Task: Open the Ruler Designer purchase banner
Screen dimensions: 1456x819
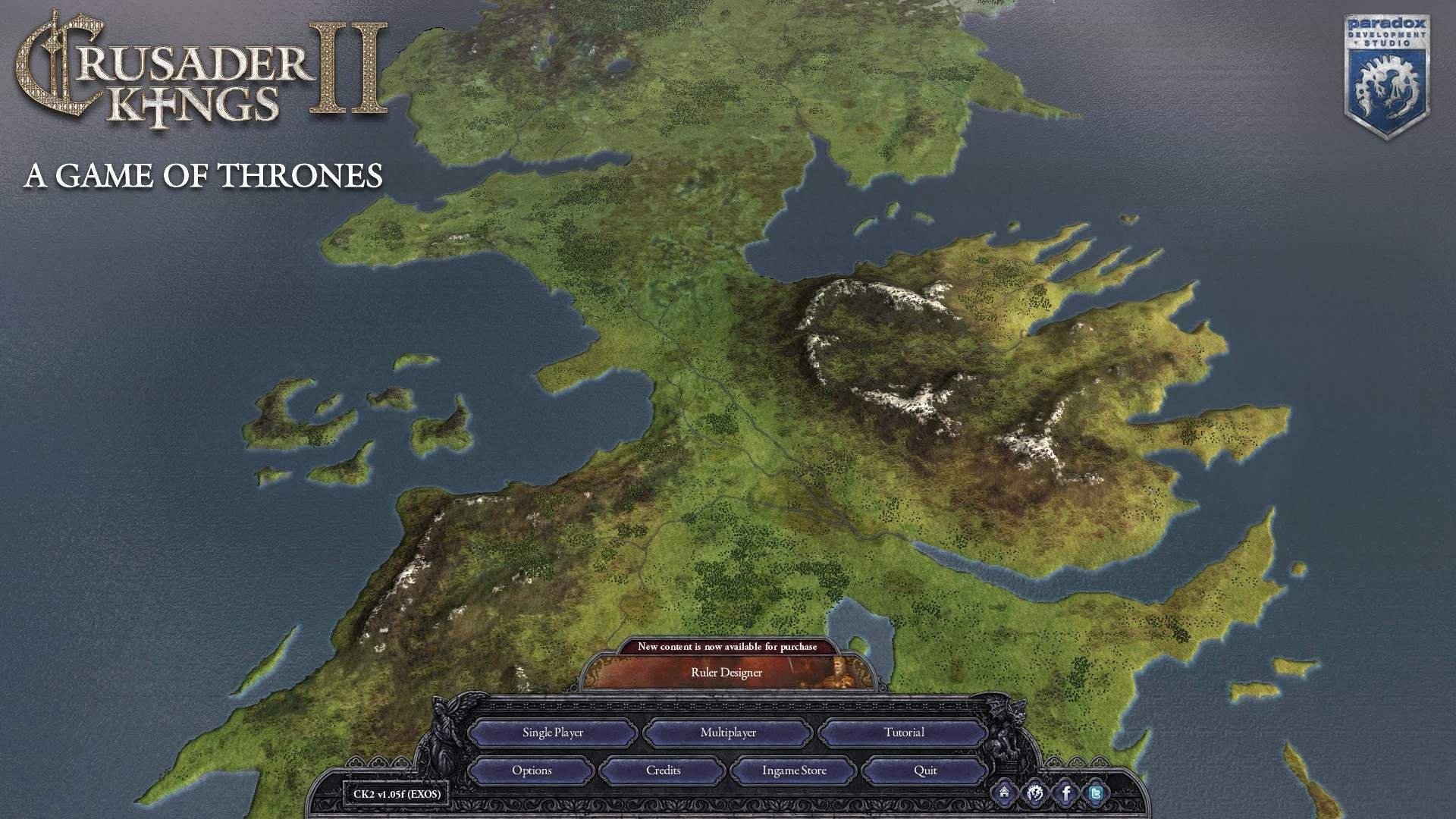Action: (x=725, y=673)
